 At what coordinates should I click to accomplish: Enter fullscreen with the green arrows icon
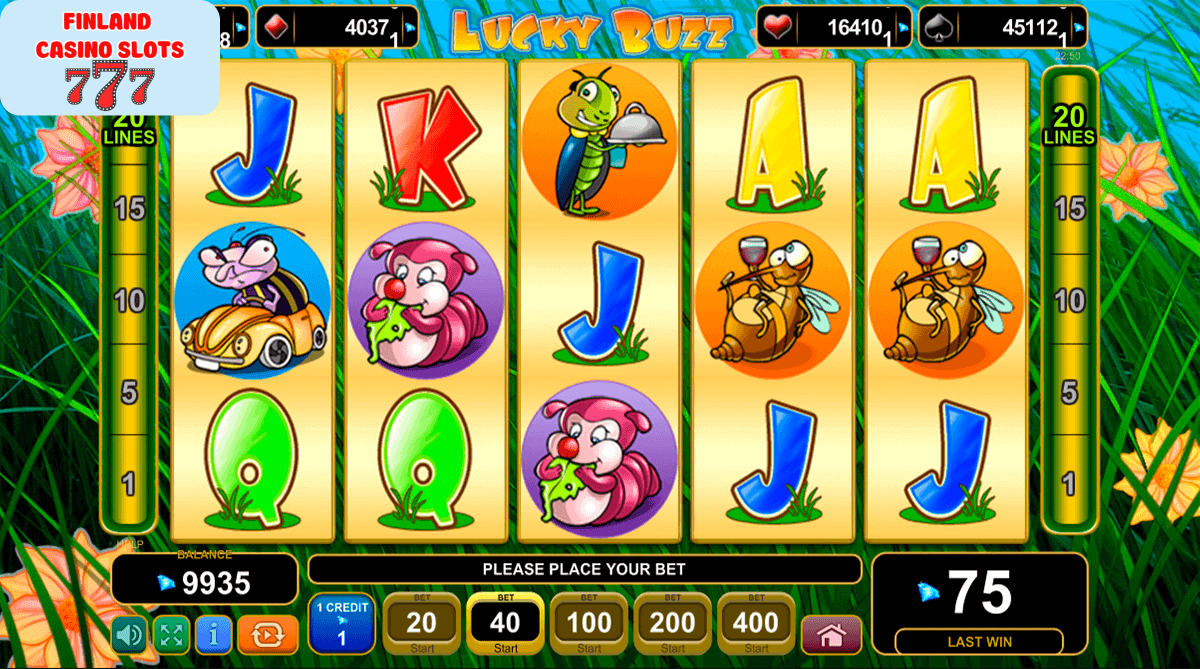(171, 635)
